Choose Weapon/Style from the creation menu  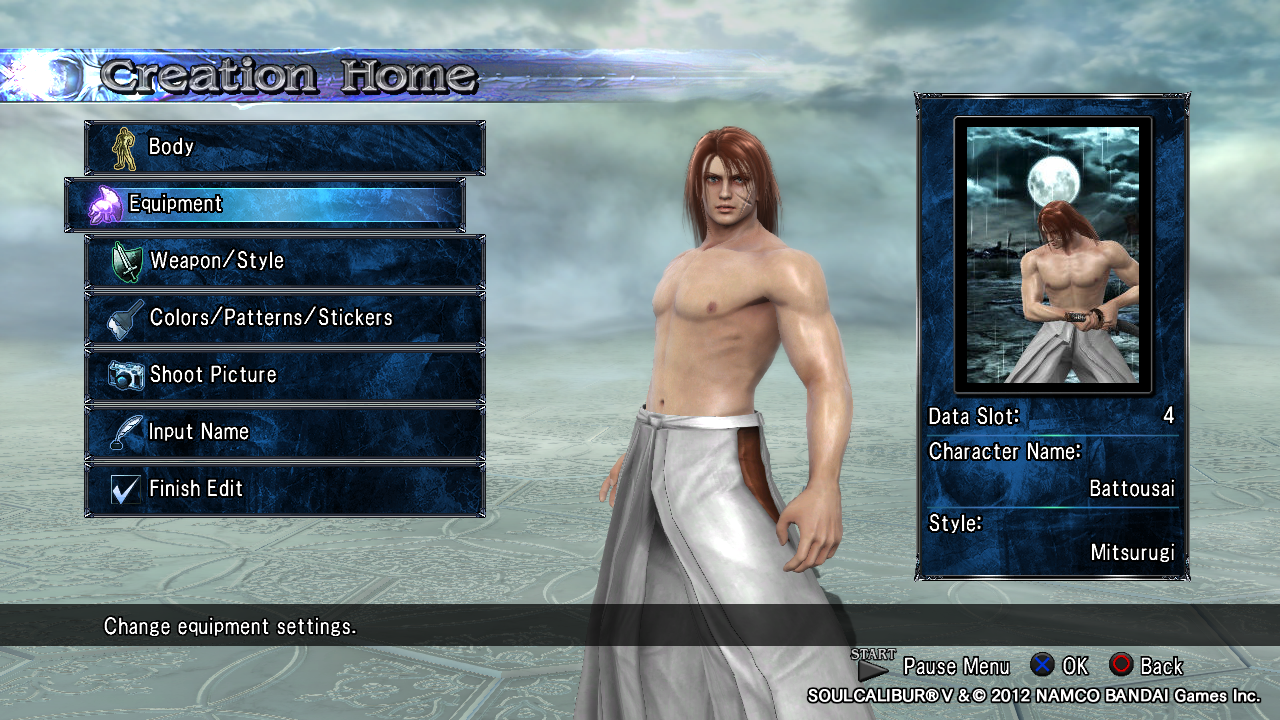[284, 261]
